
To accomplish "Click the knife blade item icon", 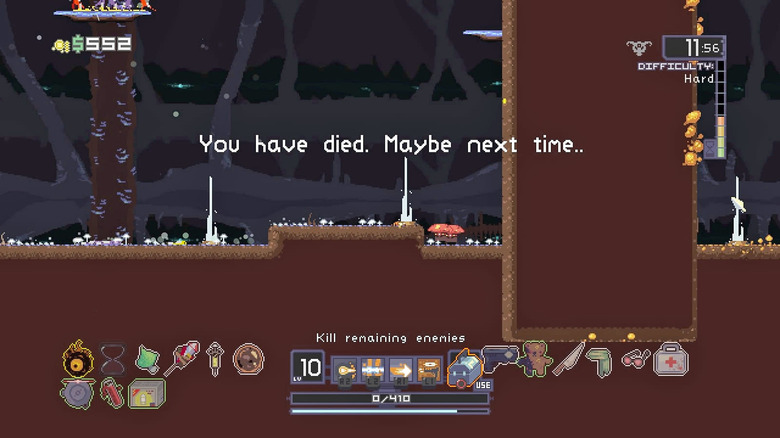I will 569,358.
